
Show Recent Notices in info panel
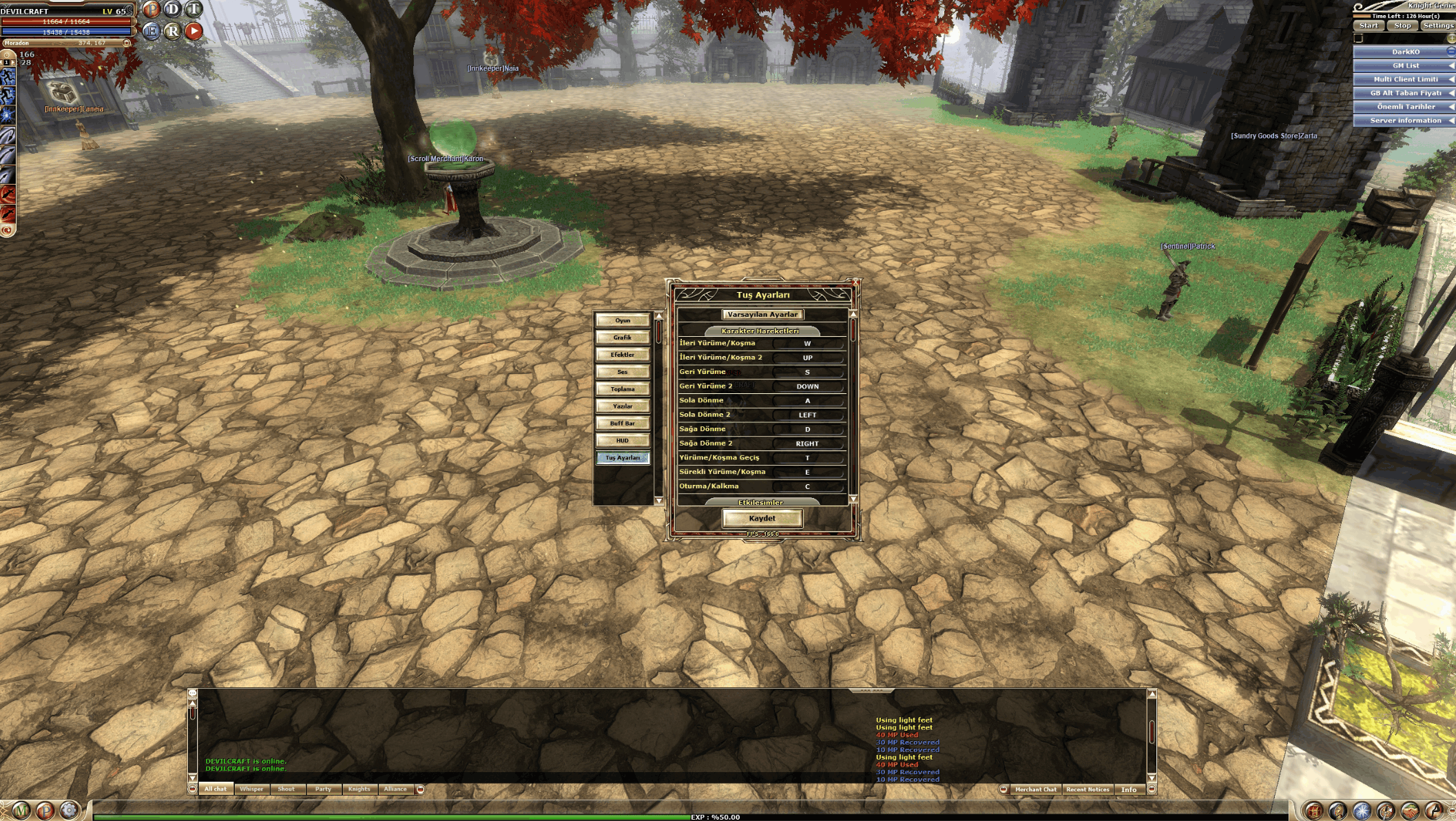coord(1088,790)
